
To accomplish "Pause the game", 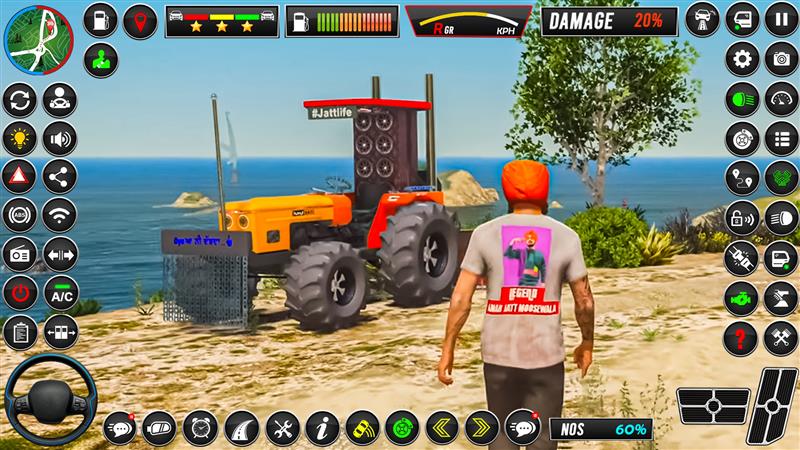I will [x=781, y=19].
